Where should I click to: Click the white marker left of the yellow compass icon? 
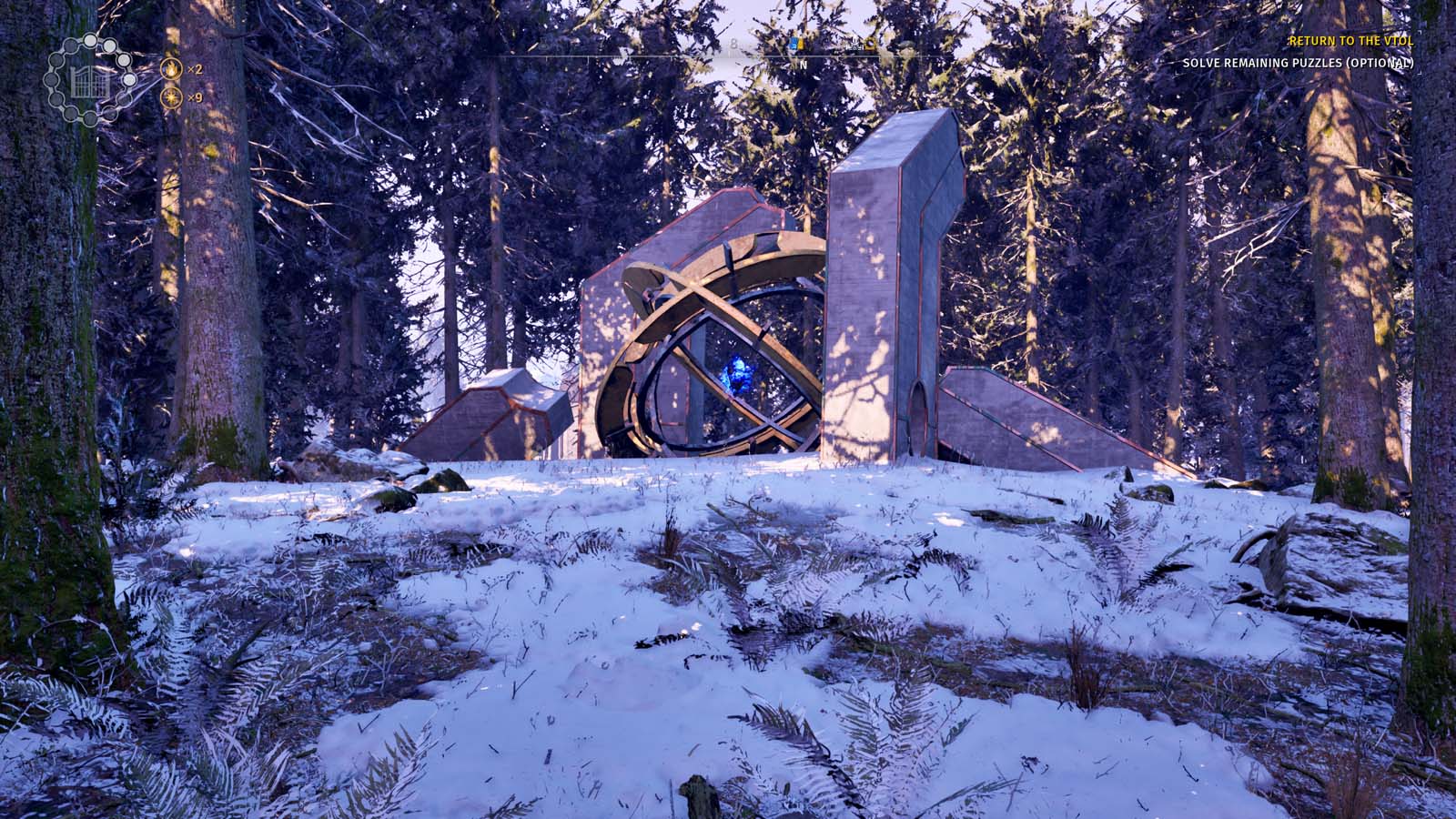tap(854, 46)
